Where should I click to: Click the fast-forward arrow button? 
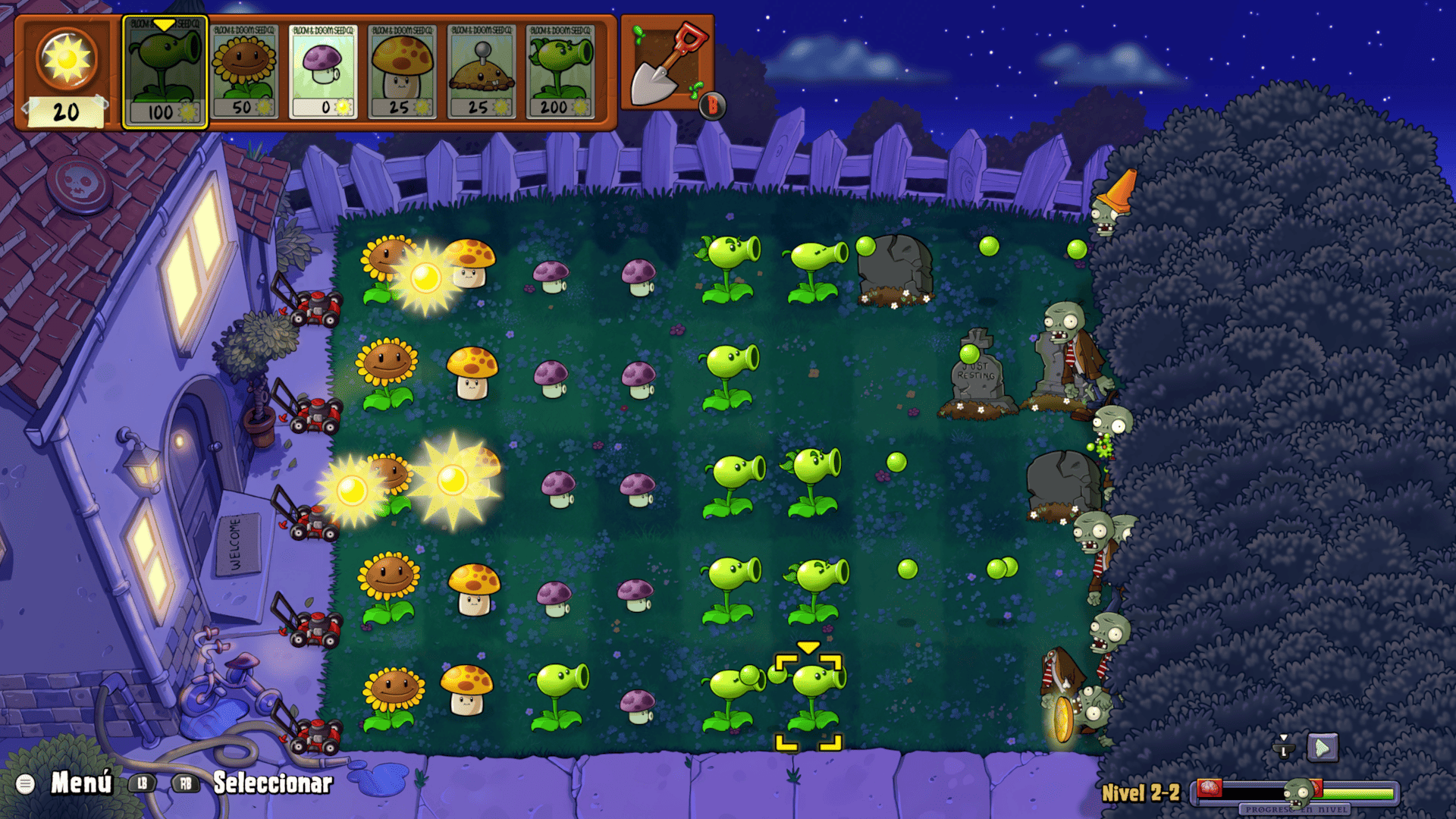pos(1322,748)
